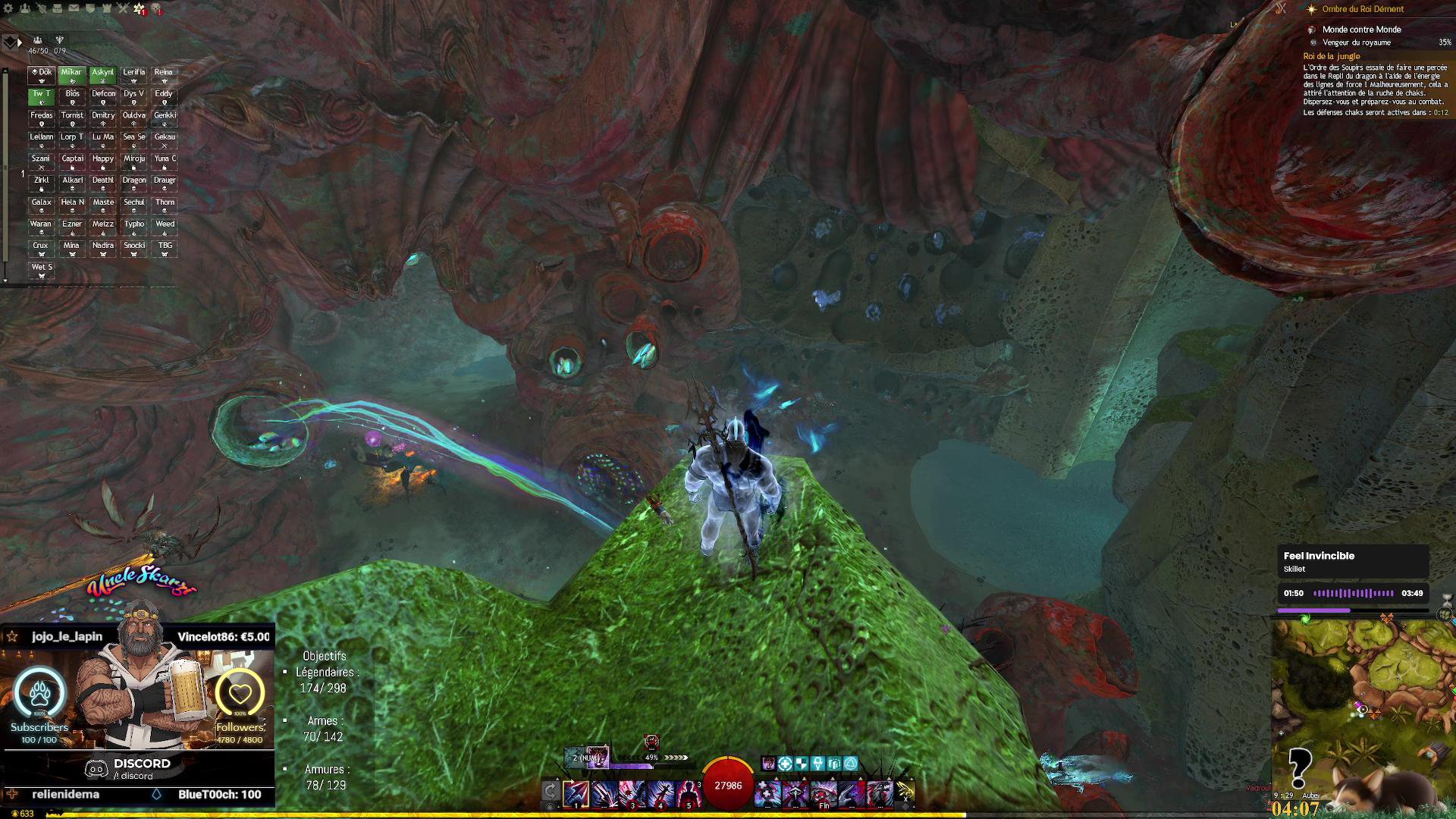Image resolution: width=1456 pixels, height=819 pixels.
Task: Click the weapon swap button
Action: pyautogui.click(x=551, y=792)
